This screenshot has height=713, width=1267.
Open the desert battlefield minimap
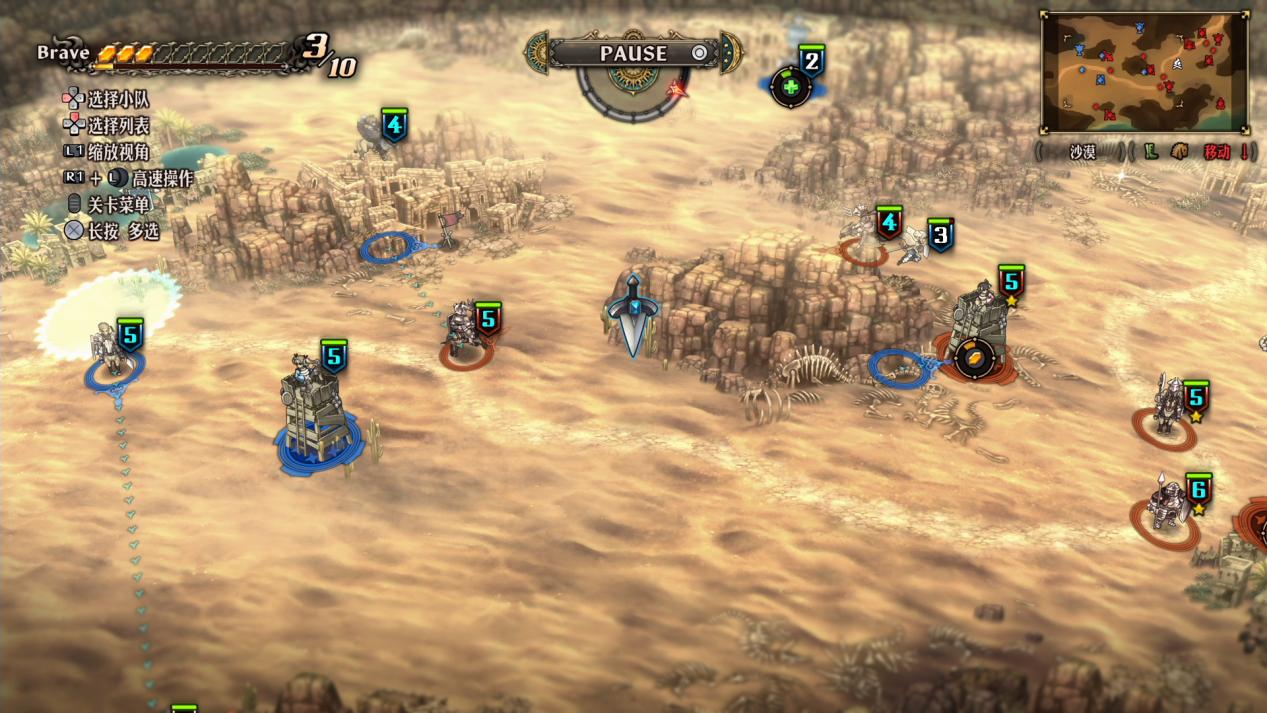[x=1144, y=71]
